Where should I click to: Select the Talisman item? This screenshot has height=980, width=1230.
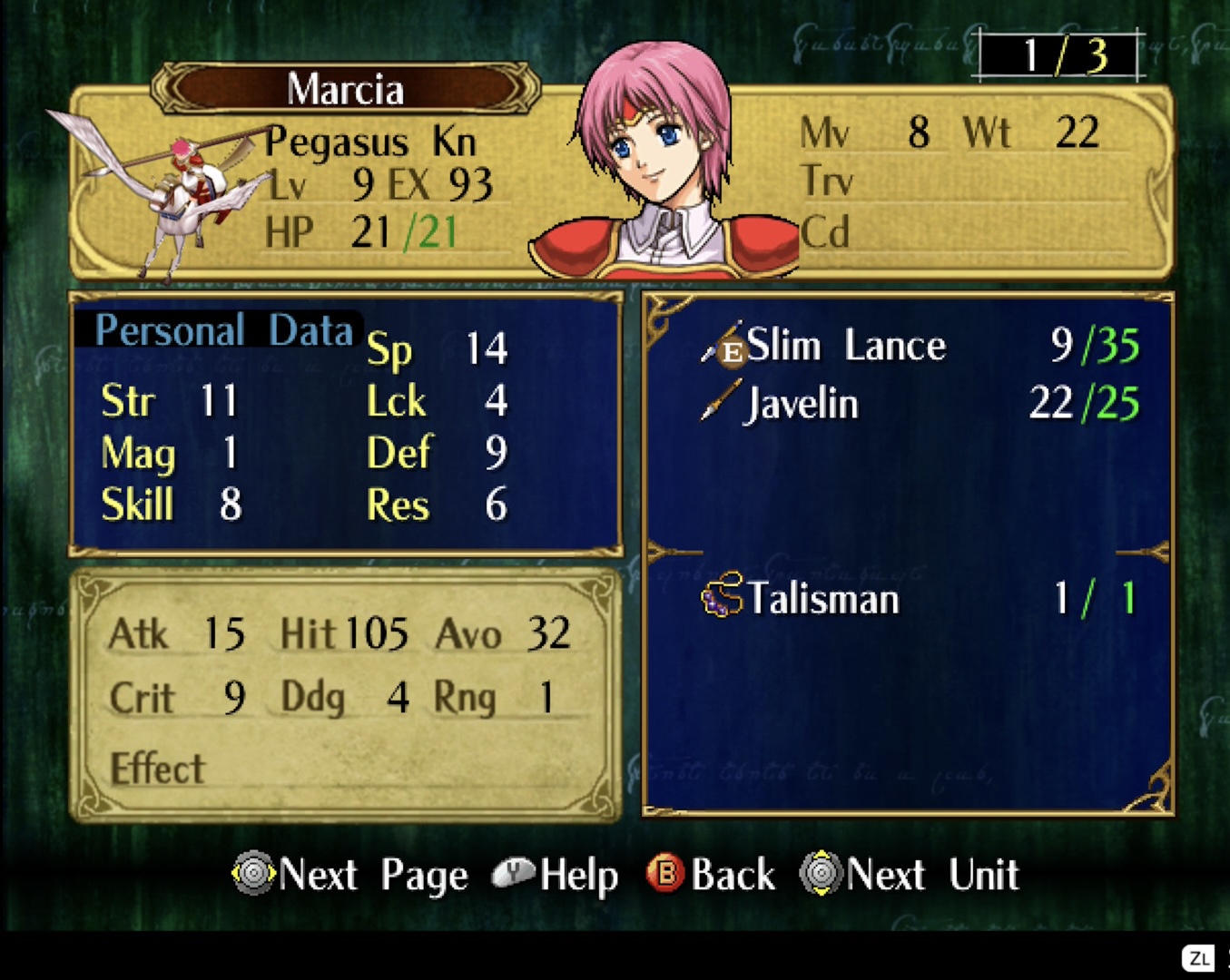[x=822, y=599]
